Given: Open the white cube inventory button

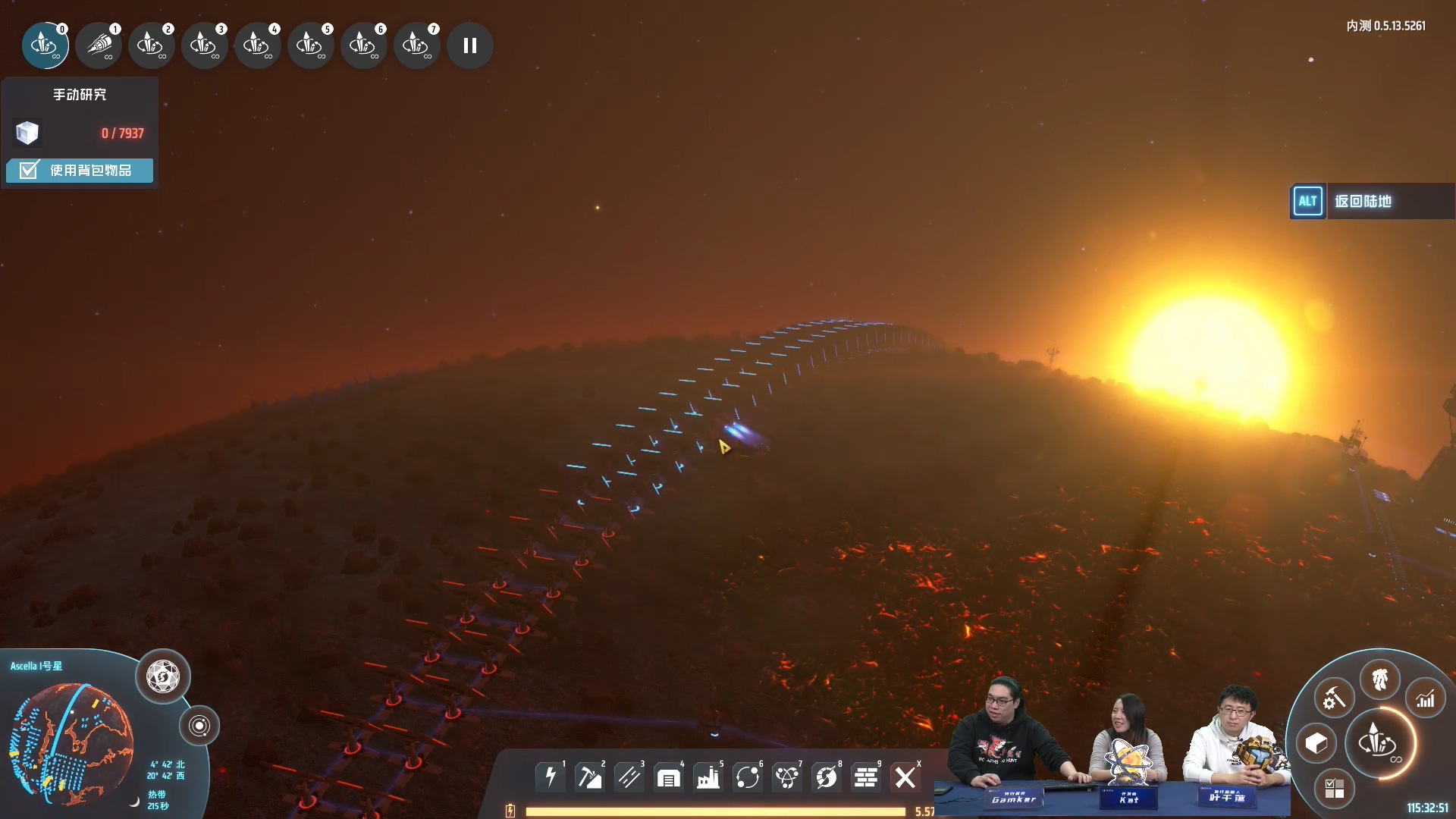Looking at the screenshot, I should pyautogui.click(x=1316, y=744).
